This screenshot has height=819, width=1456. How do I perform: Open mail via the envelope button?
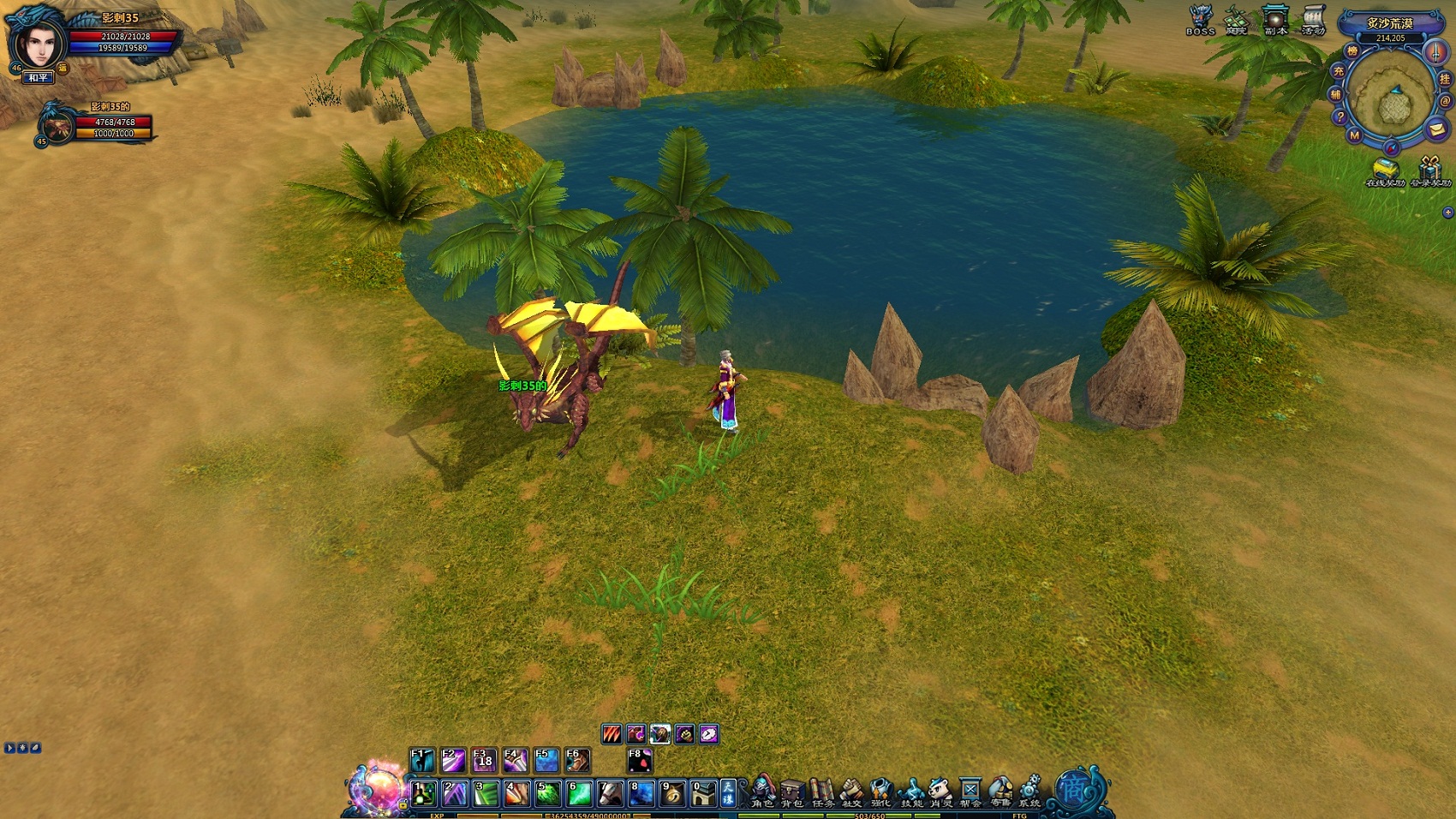[x=1437, y=129]
